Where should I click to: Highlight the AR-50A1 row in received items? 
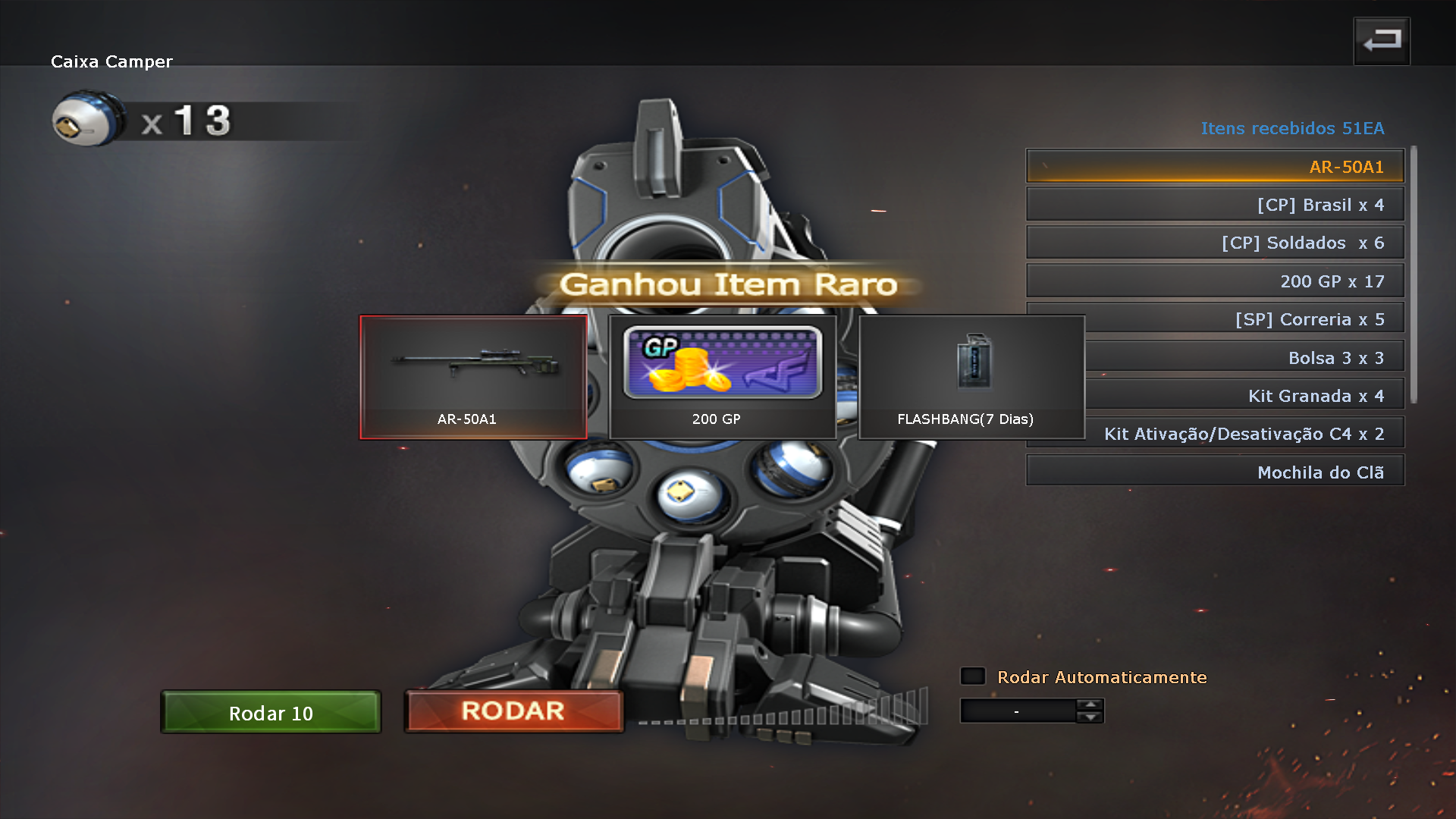(x=1215, y=166)
